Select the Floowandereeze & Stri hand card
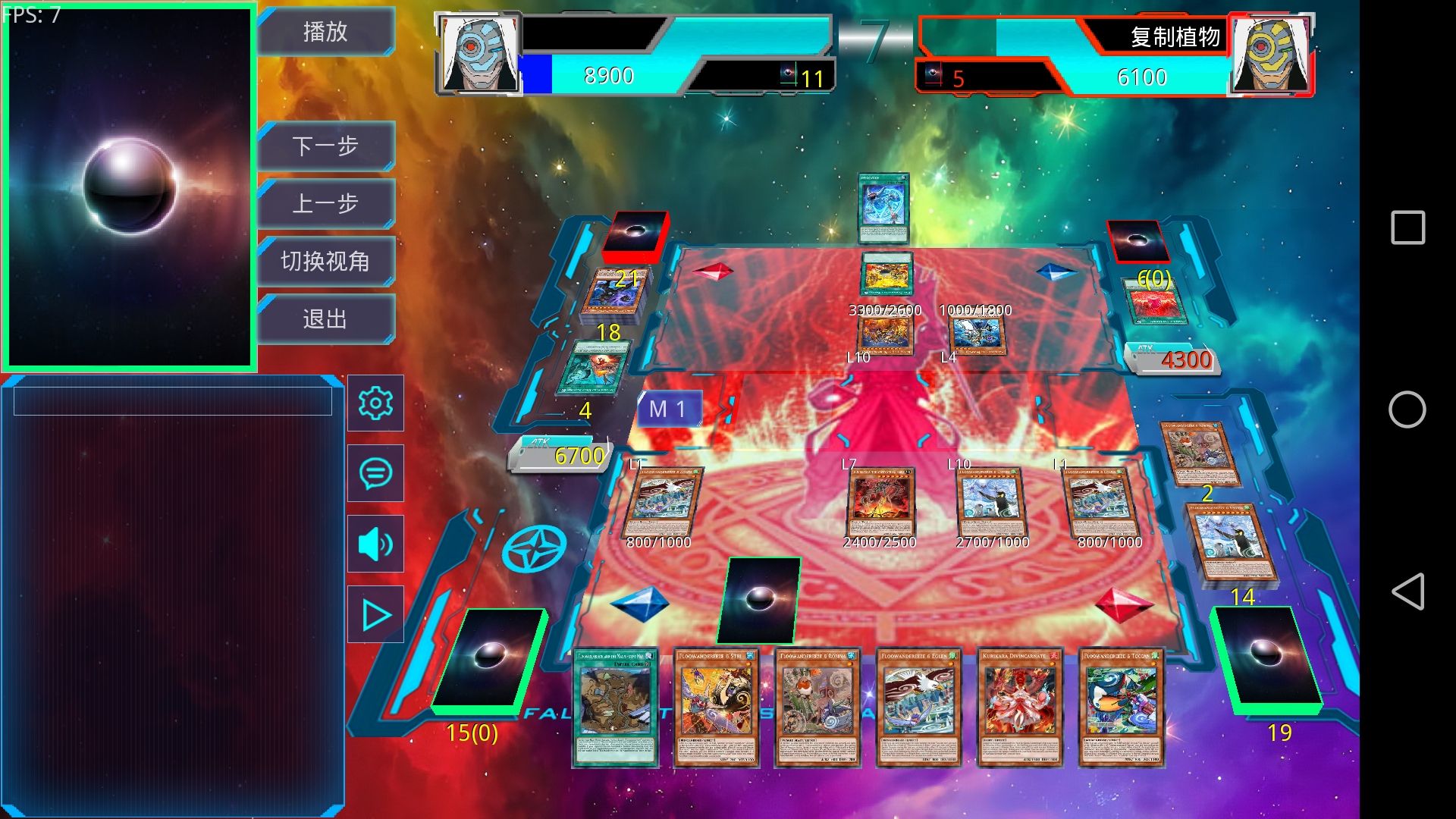 tap(716, 707)
